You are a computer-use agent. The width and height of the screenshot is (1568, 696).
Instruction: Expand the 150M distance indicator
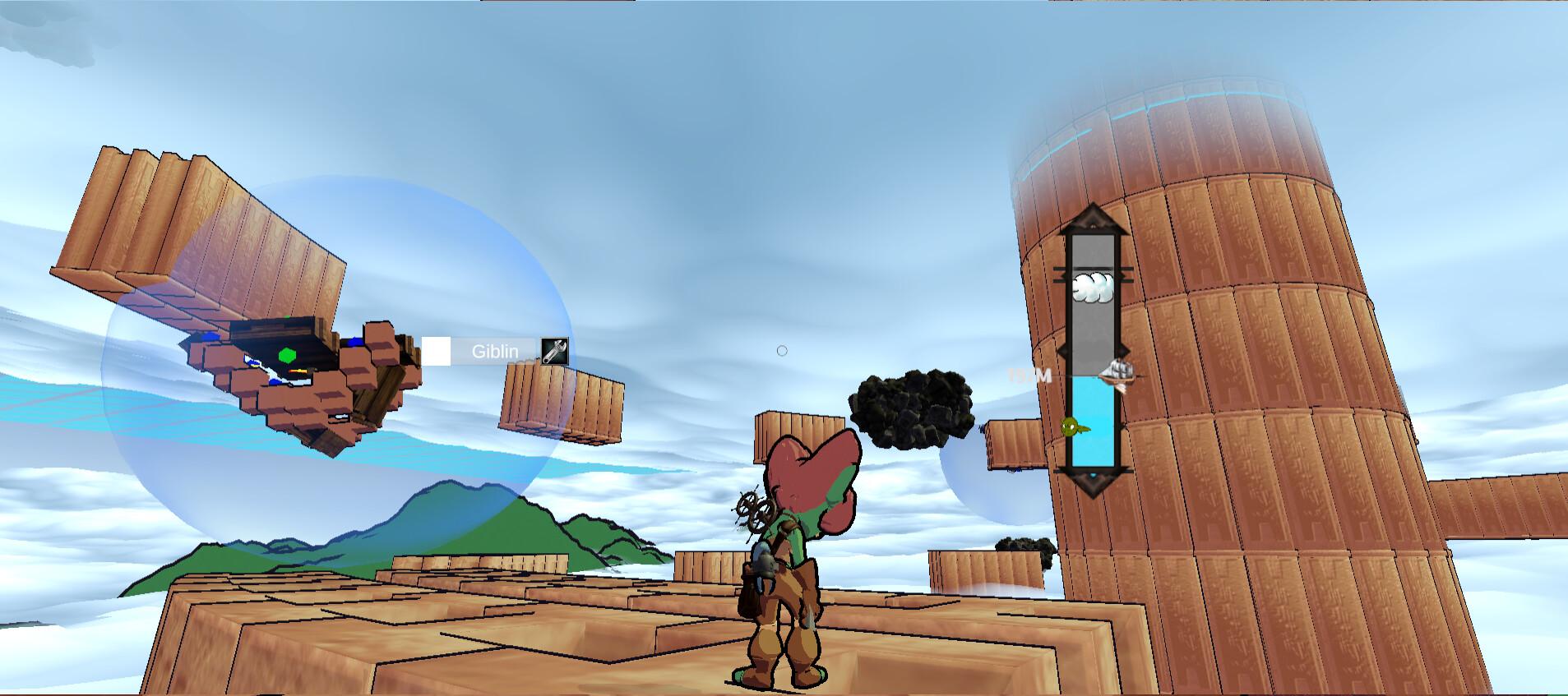pyautogui.click(x=1027, y=376)
